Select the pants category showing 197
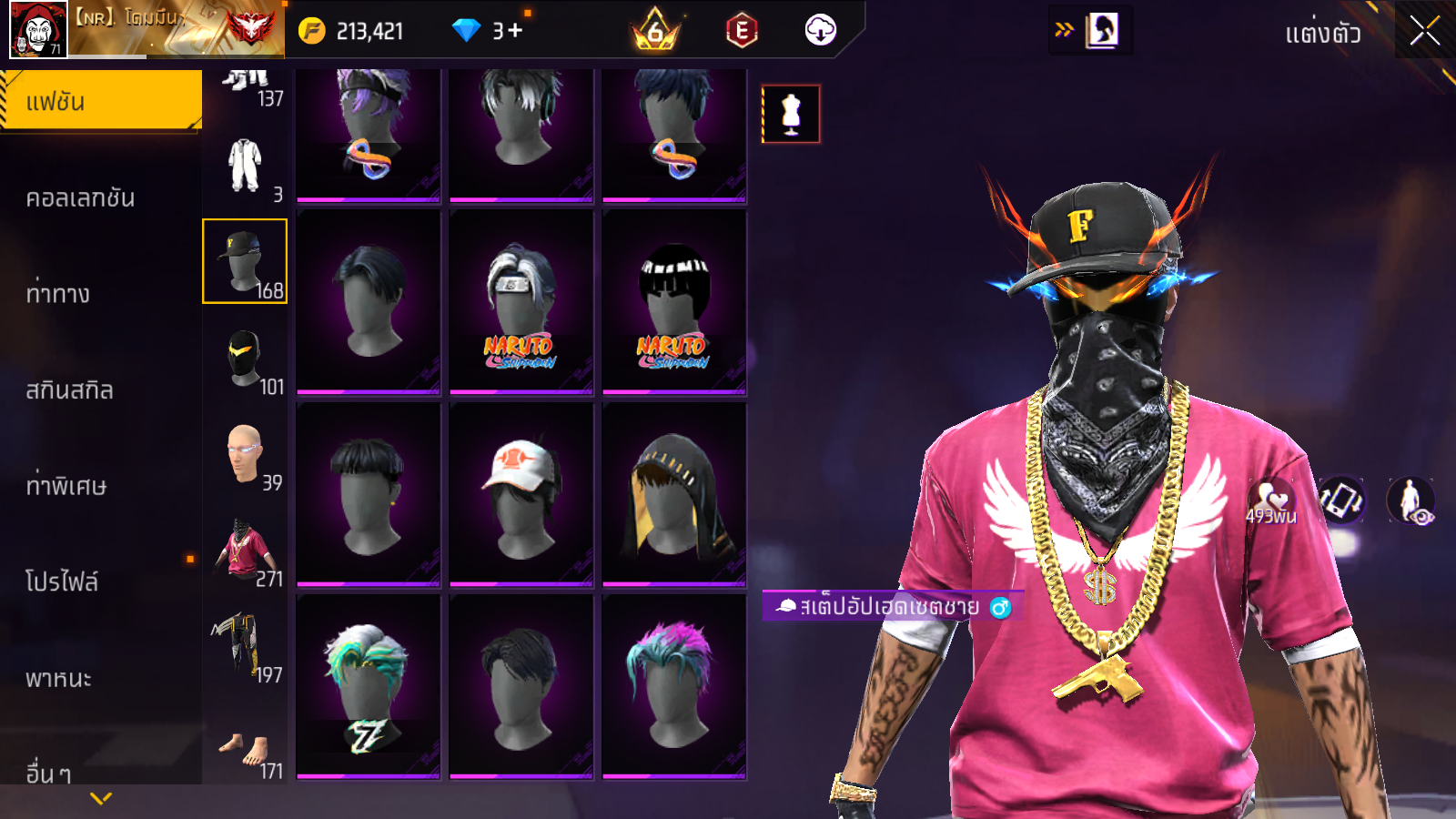 pyautogui.click(x=244, y=647)
